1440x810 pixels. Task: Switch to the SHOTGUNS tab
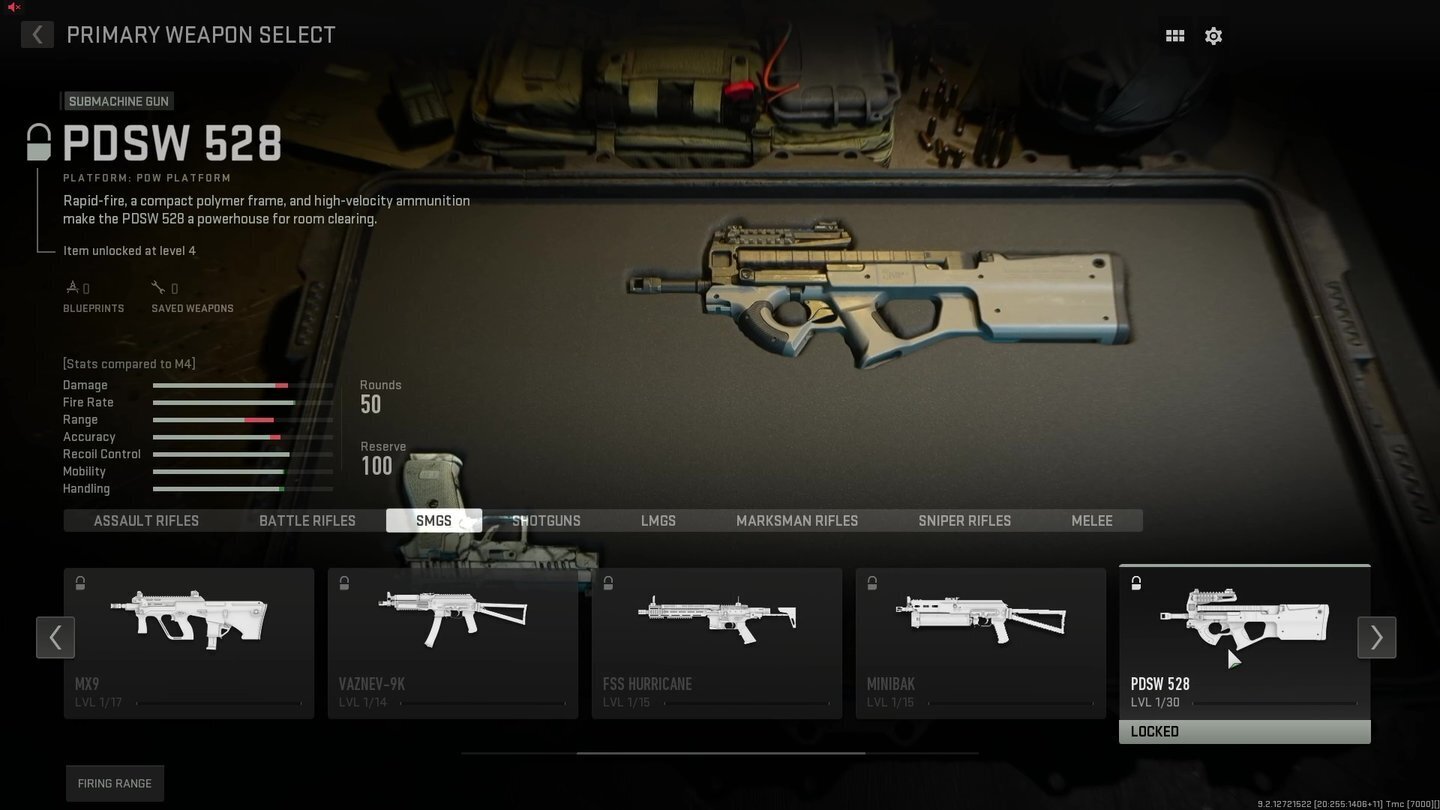[x=546, y=520]
